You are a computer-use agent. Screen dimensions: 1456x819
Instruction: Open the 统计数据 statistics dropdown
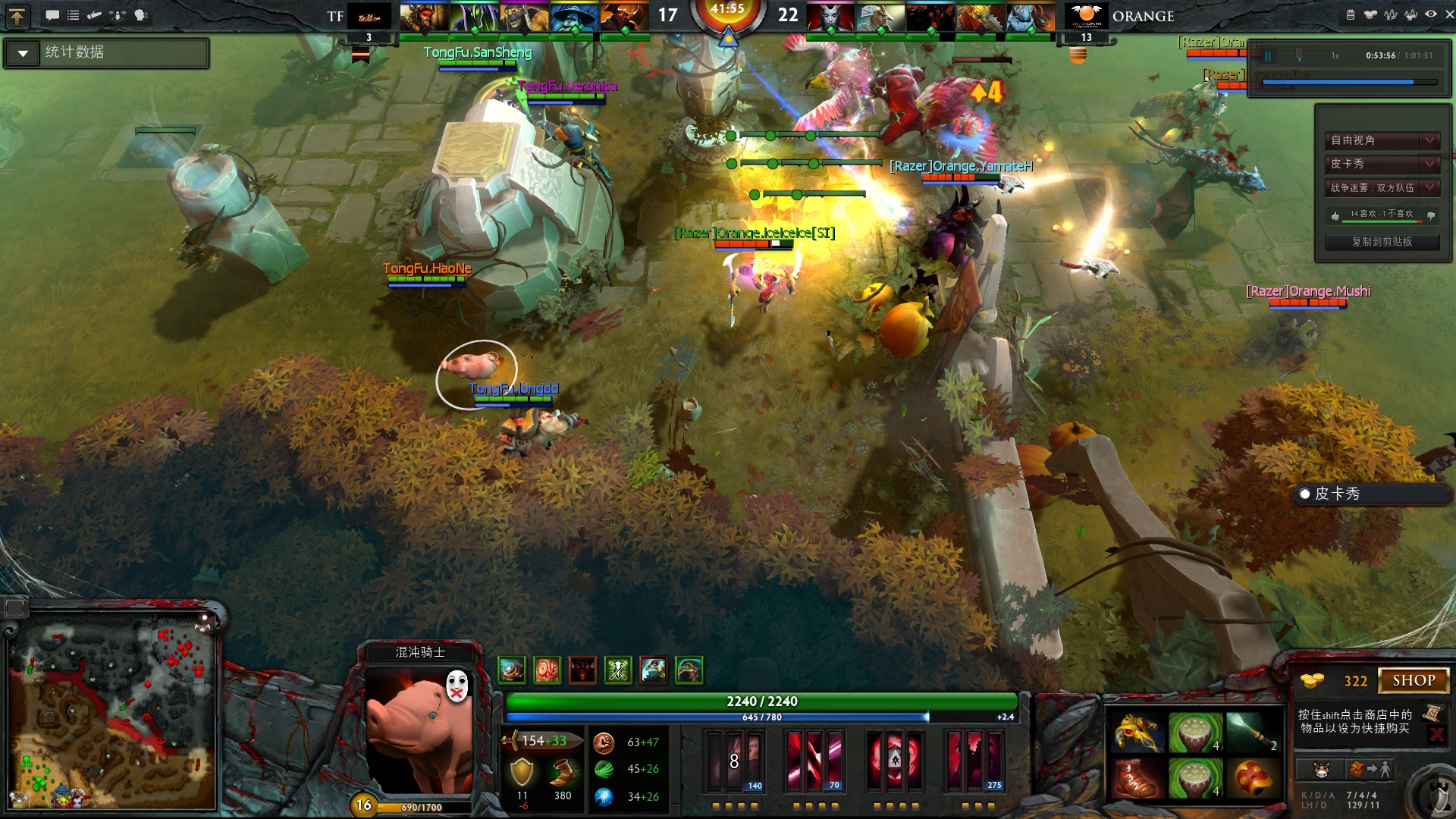point(23,53)
